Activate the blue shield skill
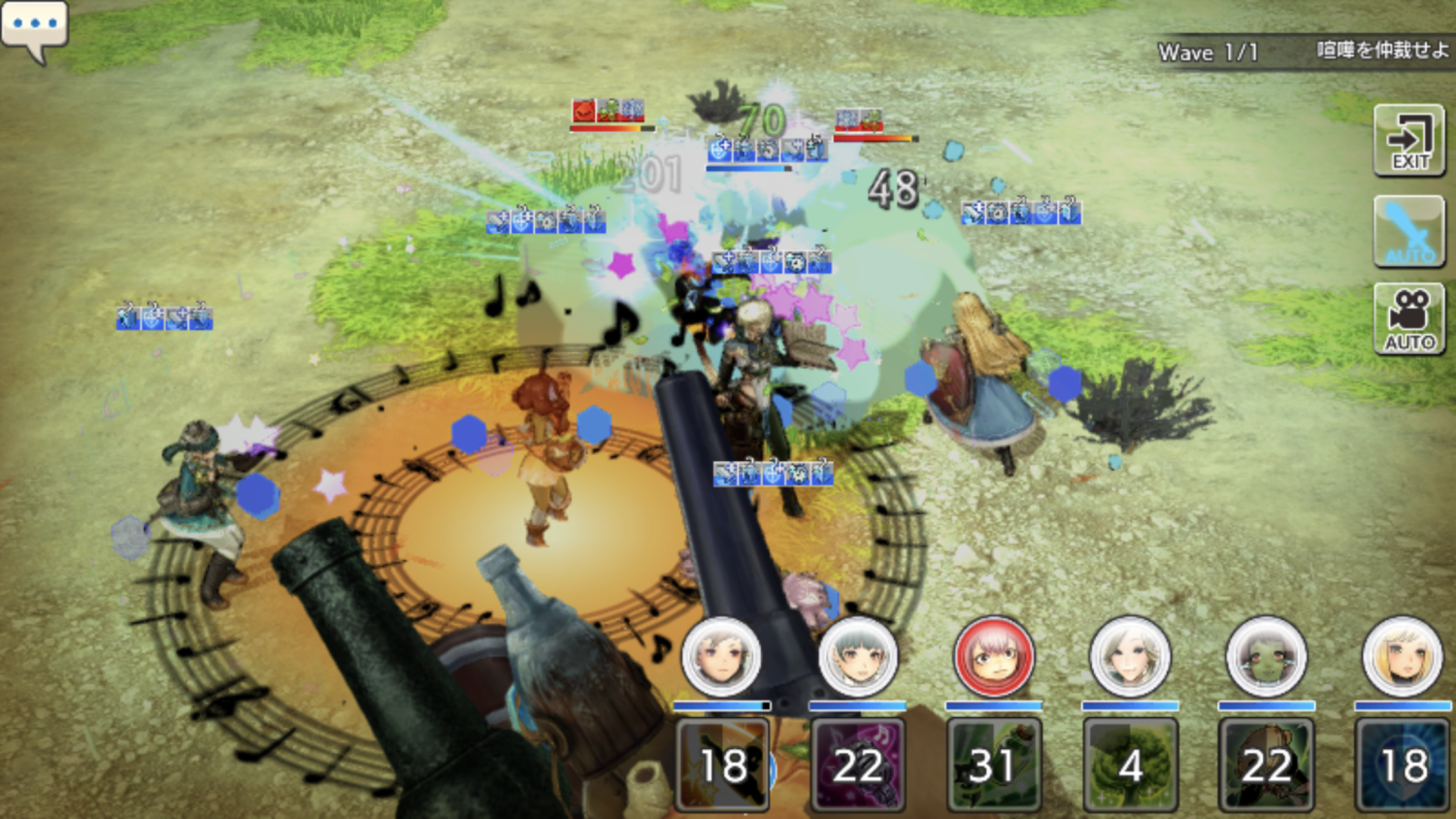The height and width of the screenshot is (819, 1456). [1402, 765]
